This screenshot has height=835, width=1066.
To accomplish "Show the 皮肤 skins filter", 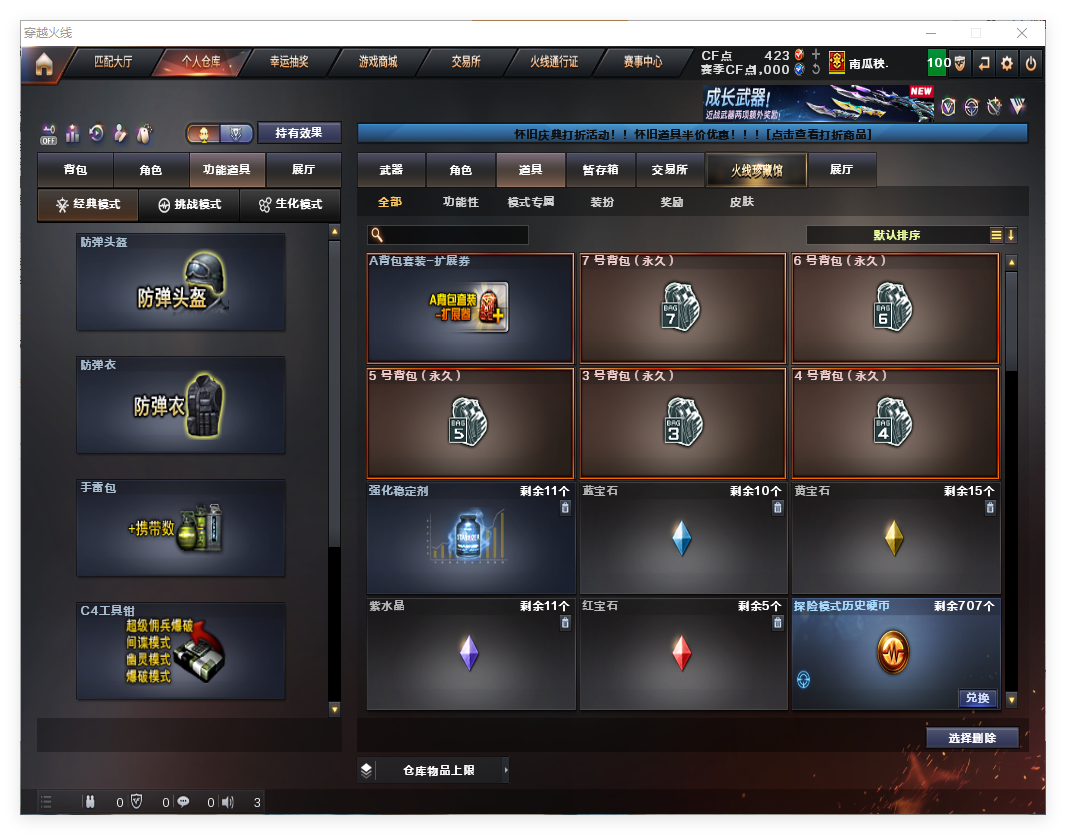I will coord(742,202).
